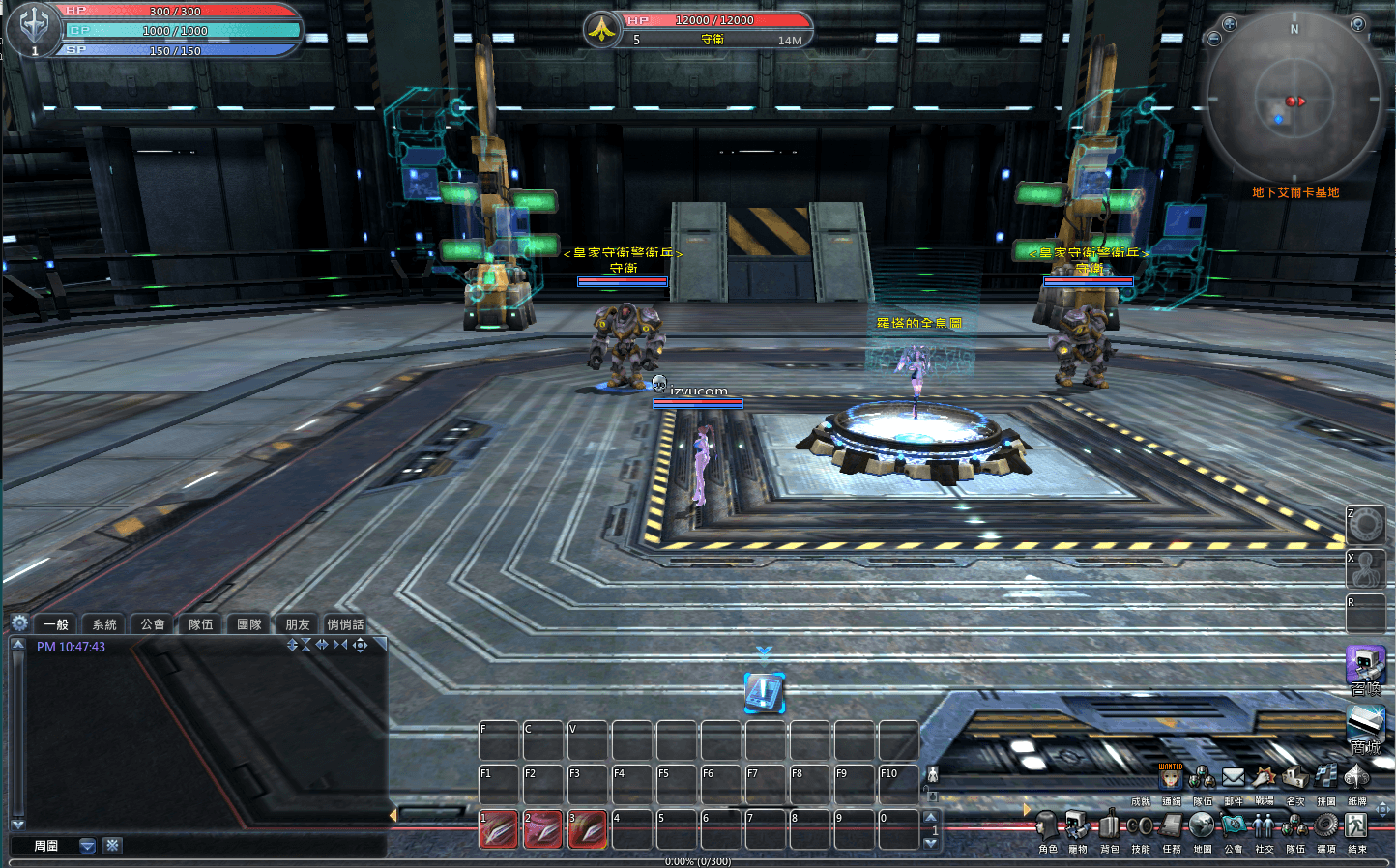The height and width of the screenshot is (868, 1396).
Task: Click the 結束 exit game icon
Action: (1357, 826)
